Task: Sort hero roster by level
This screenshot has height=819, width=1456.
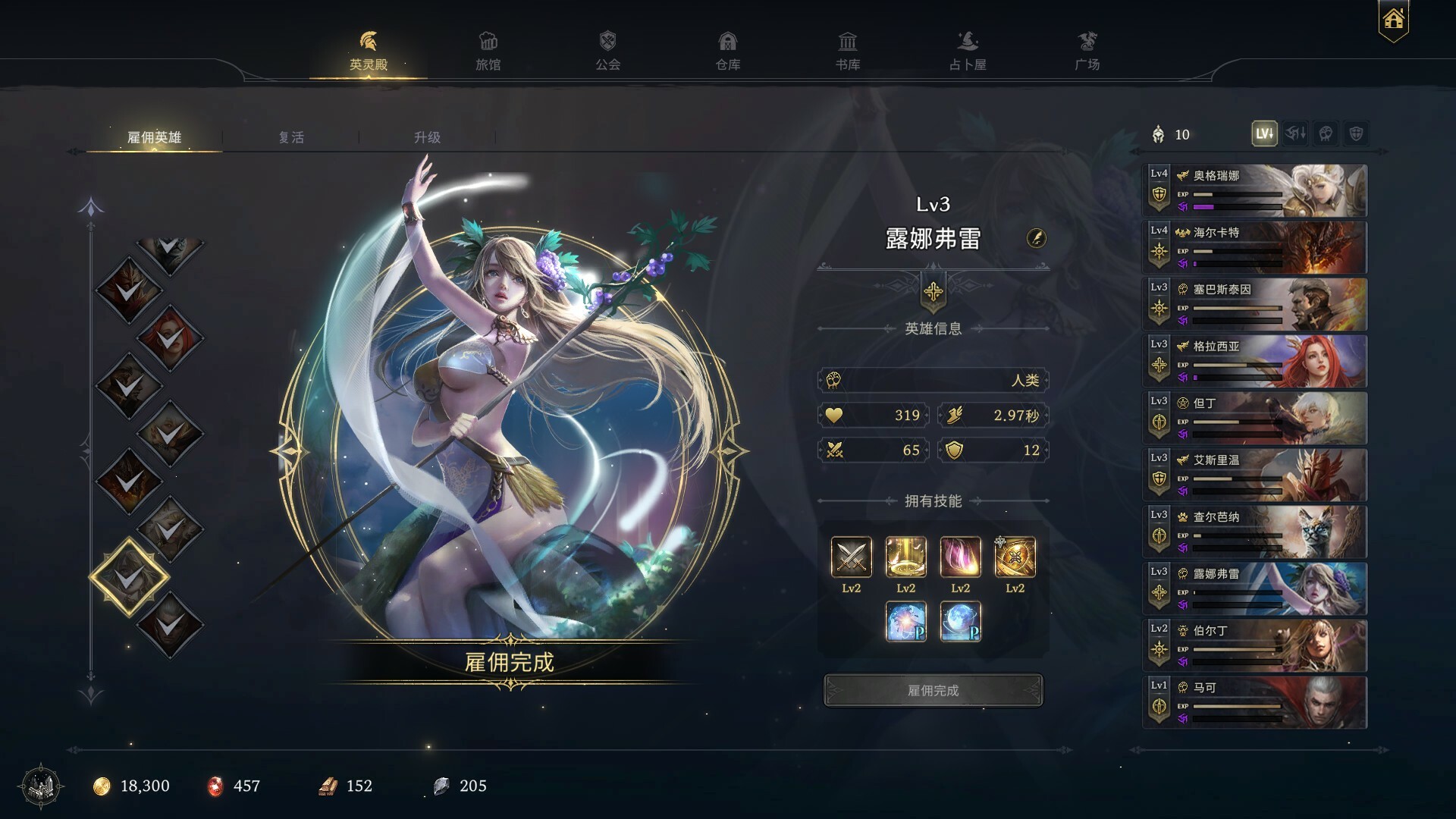Action: (1264, 134)
